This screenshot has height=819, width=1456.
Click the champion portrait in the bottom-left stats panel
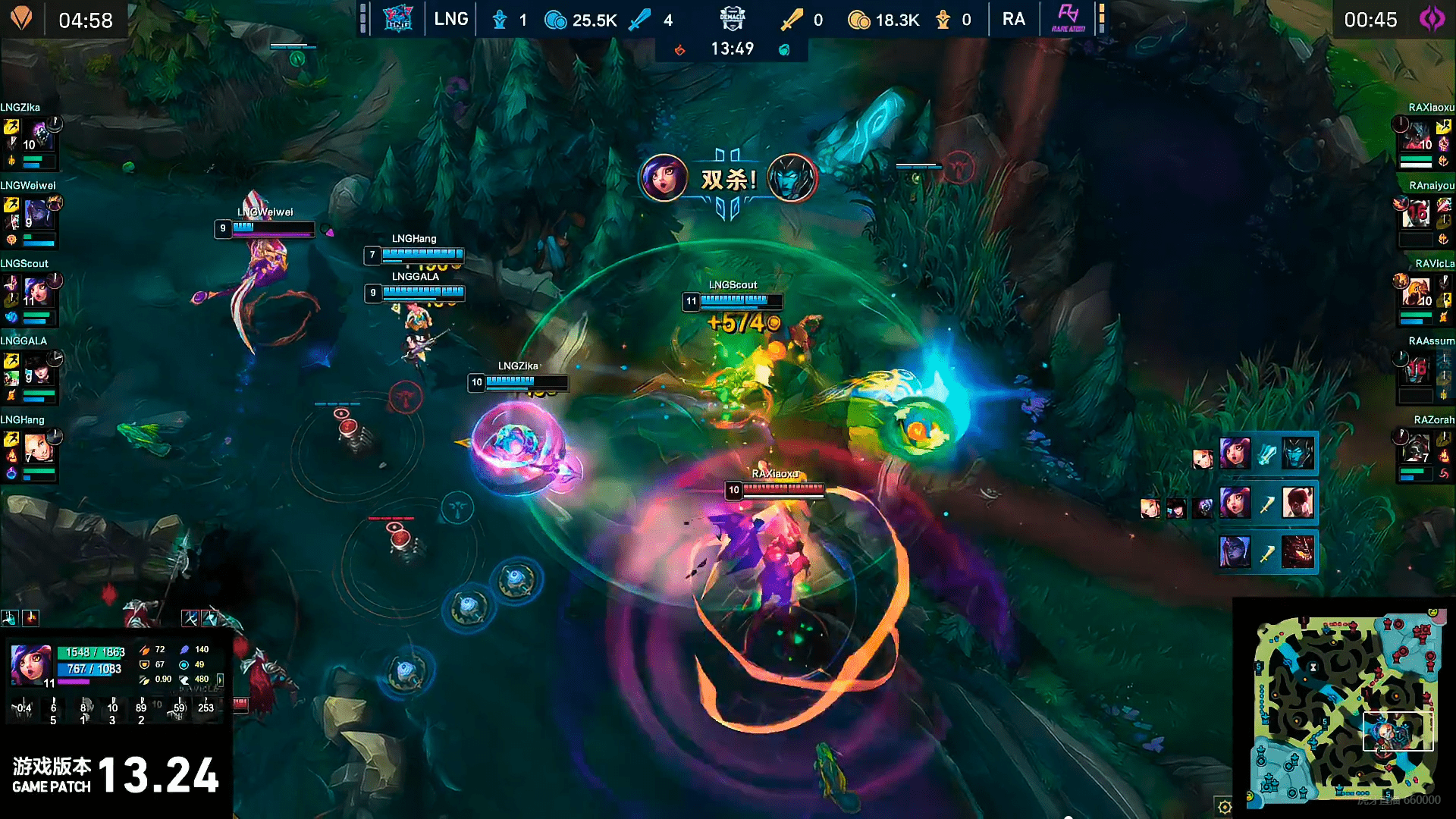pyautogui.click(x=31, y=664)
